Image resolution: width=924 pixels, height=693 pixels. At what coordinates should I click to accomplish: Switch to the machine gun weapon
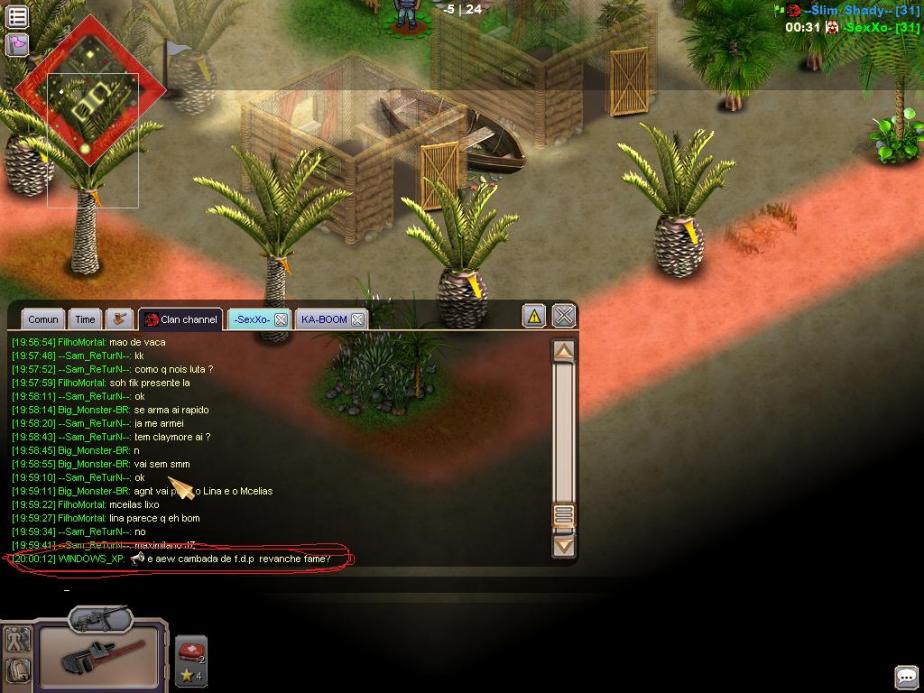[x=100, y=619]
